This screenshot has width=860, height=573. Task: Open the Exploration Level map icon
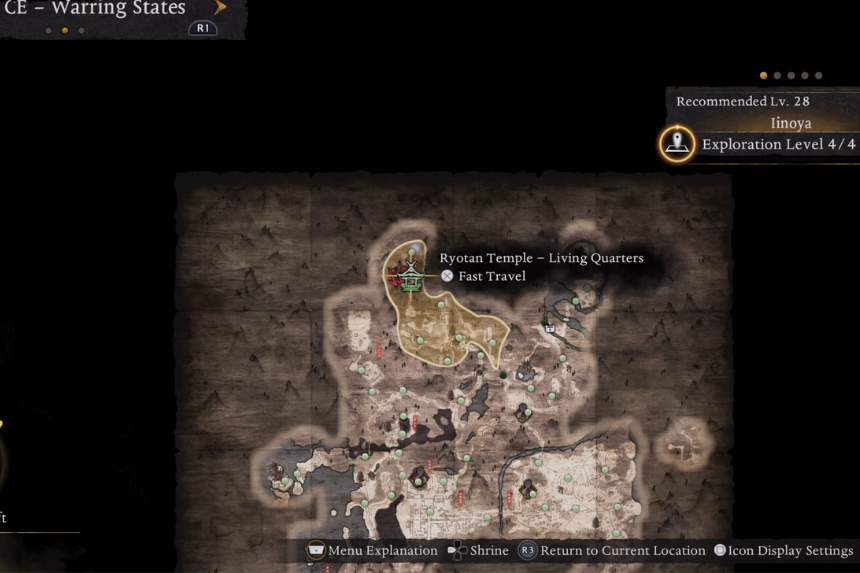click(x=678, y=144)
